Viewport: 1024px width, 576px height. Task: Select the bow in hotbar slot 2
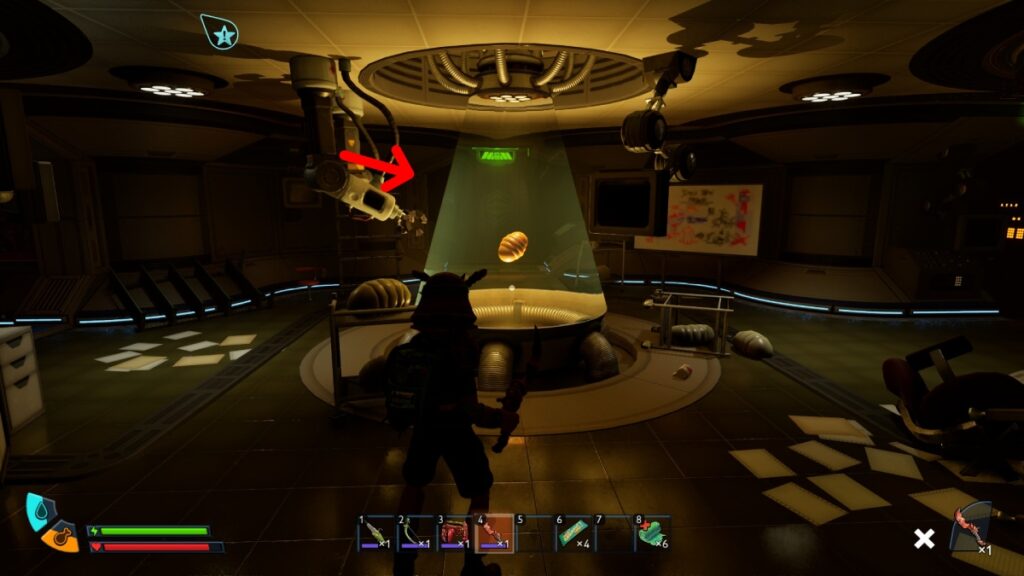click(x=415, y=533)
